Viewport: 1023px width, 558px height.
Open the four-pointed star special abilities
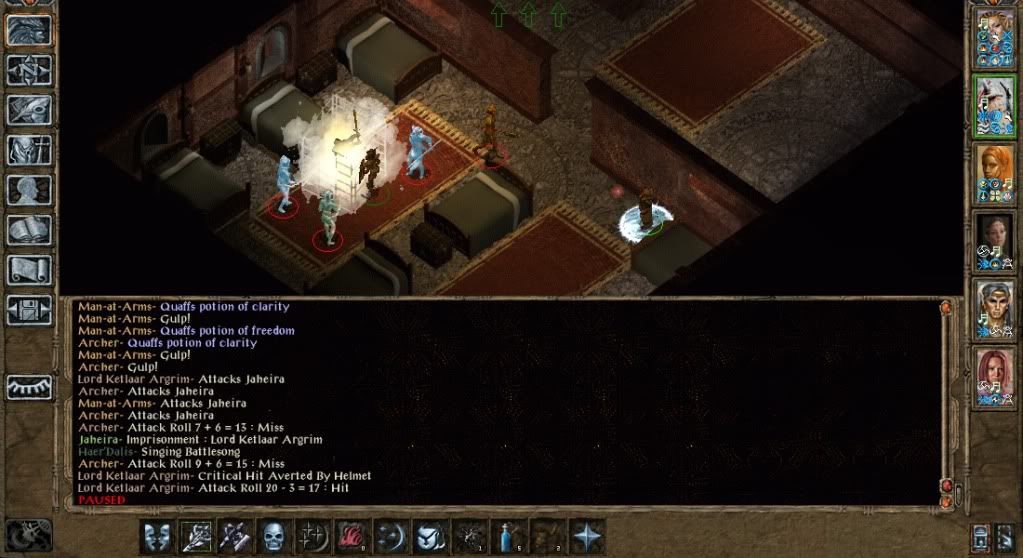click(x=587, y=535)
